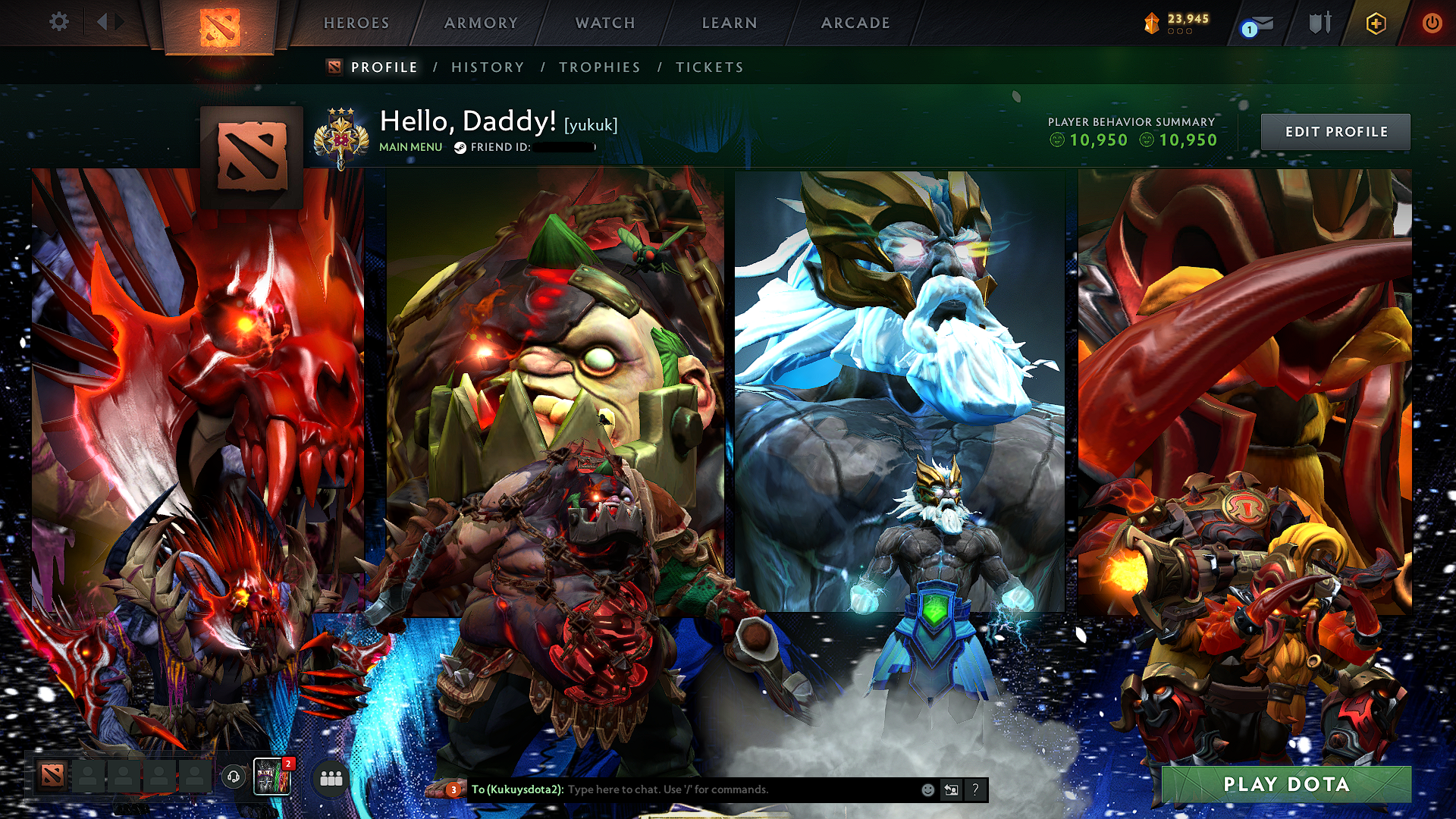
Task: Click the EDIT PROFILE button
Action: 1335,131
